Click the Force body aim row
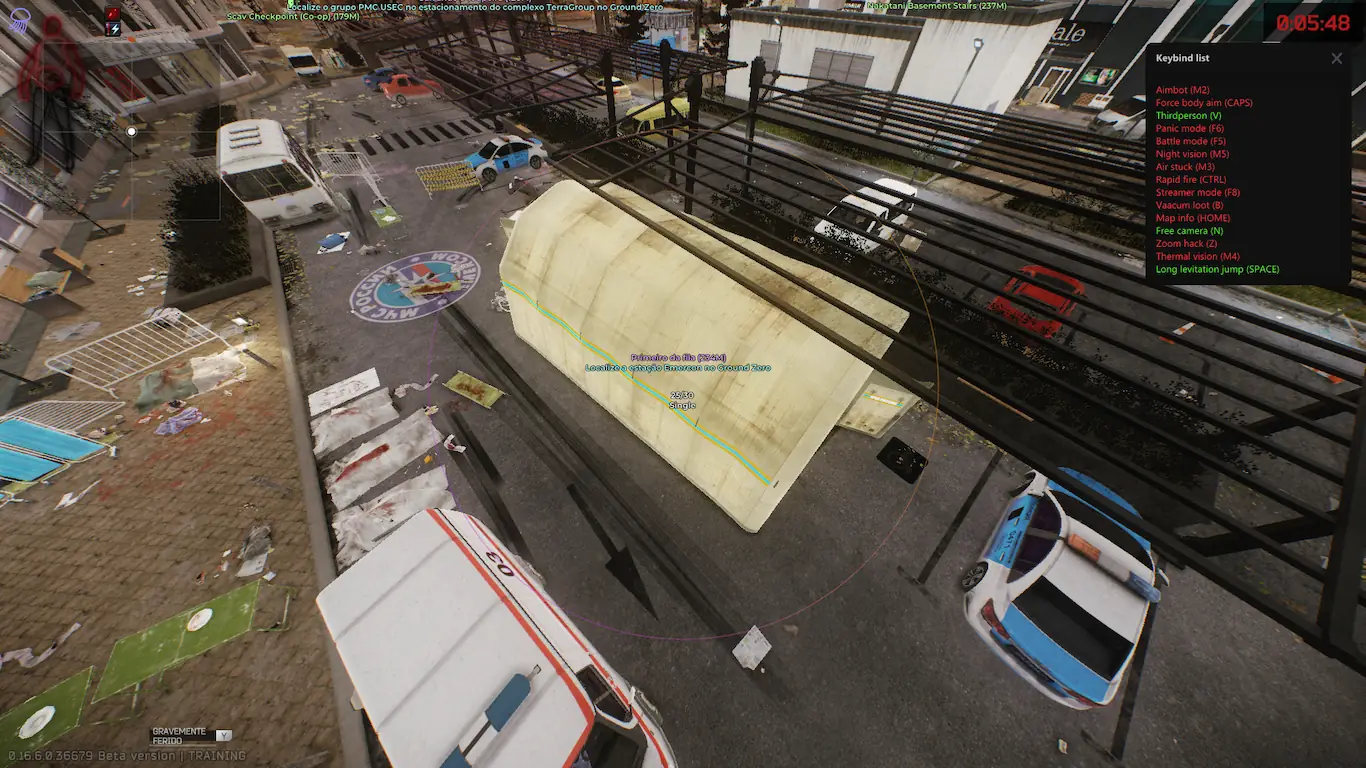The width and height of the screenshot is (1366, 768). click(1204, 103)
